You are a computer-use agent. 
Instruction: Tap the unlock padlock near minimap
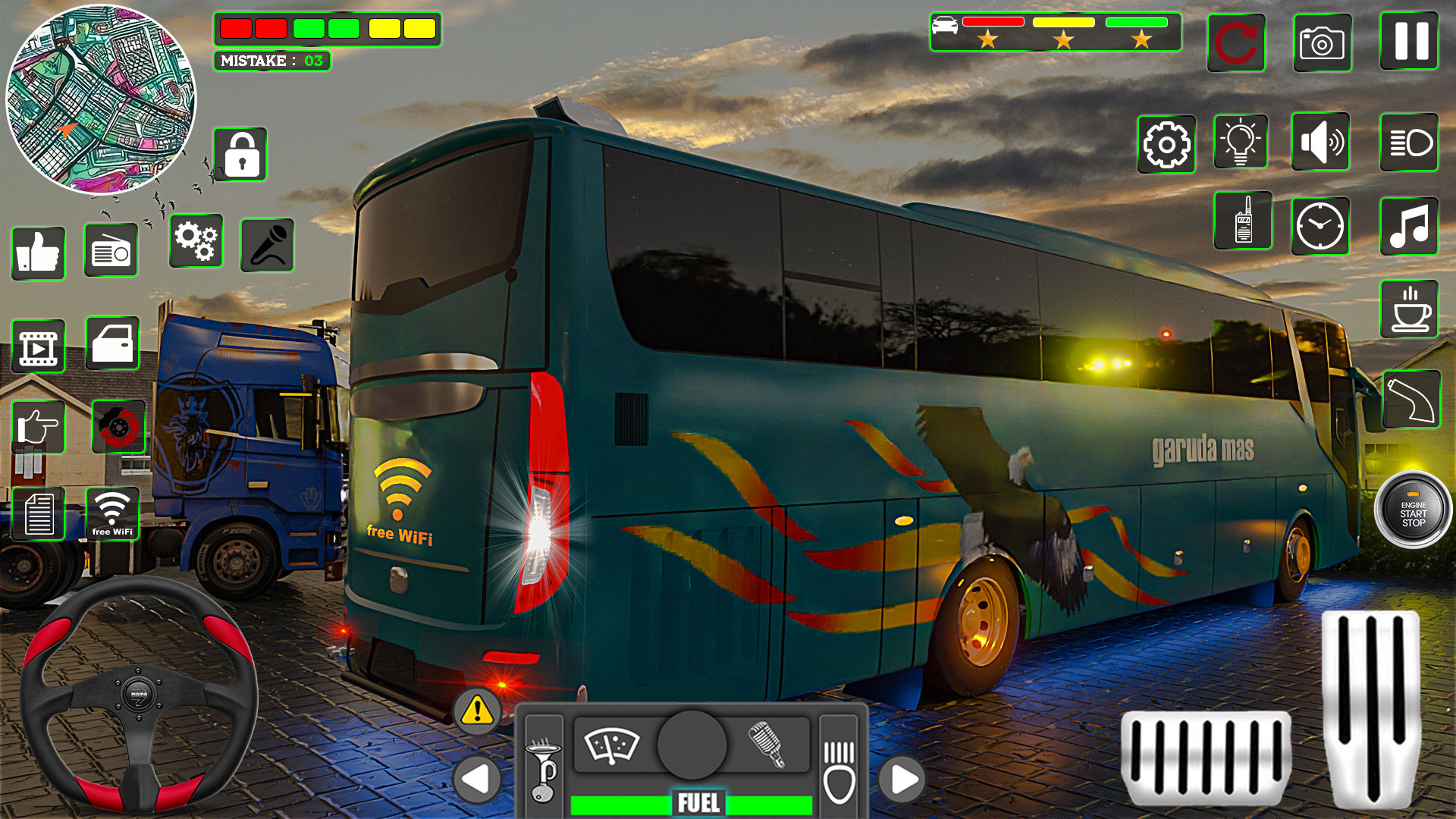pyautogui.click(x=241, y=153)
